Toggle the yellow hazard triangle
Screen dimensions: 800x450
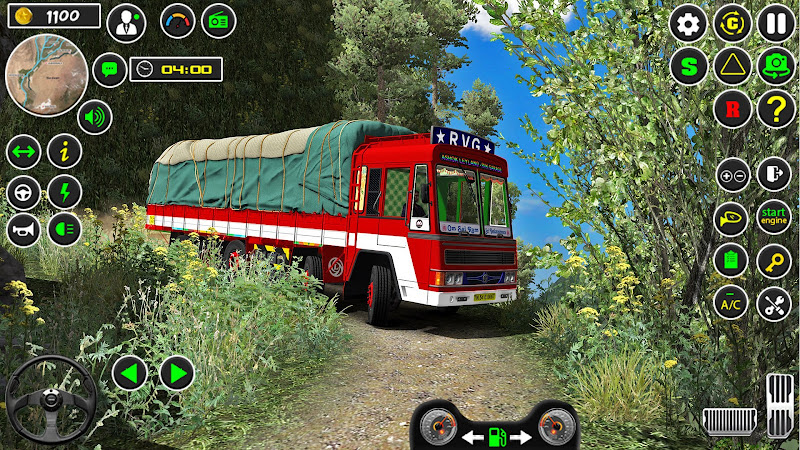(x=731, y=67)
